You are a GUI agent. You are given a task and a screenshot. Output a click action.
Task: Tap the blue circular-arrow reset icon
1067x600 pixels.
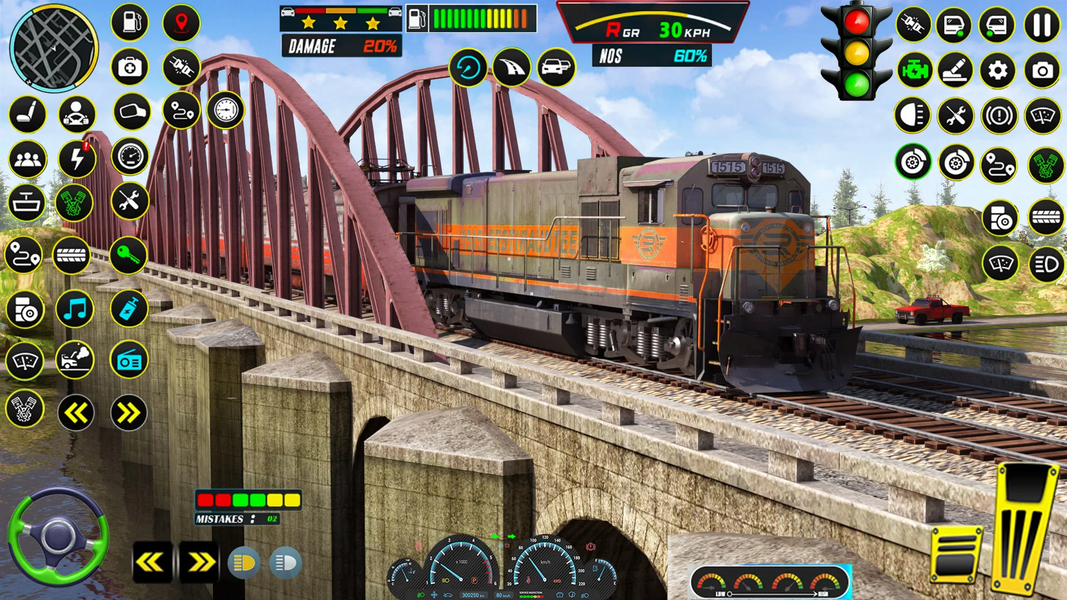coord(468,67)
